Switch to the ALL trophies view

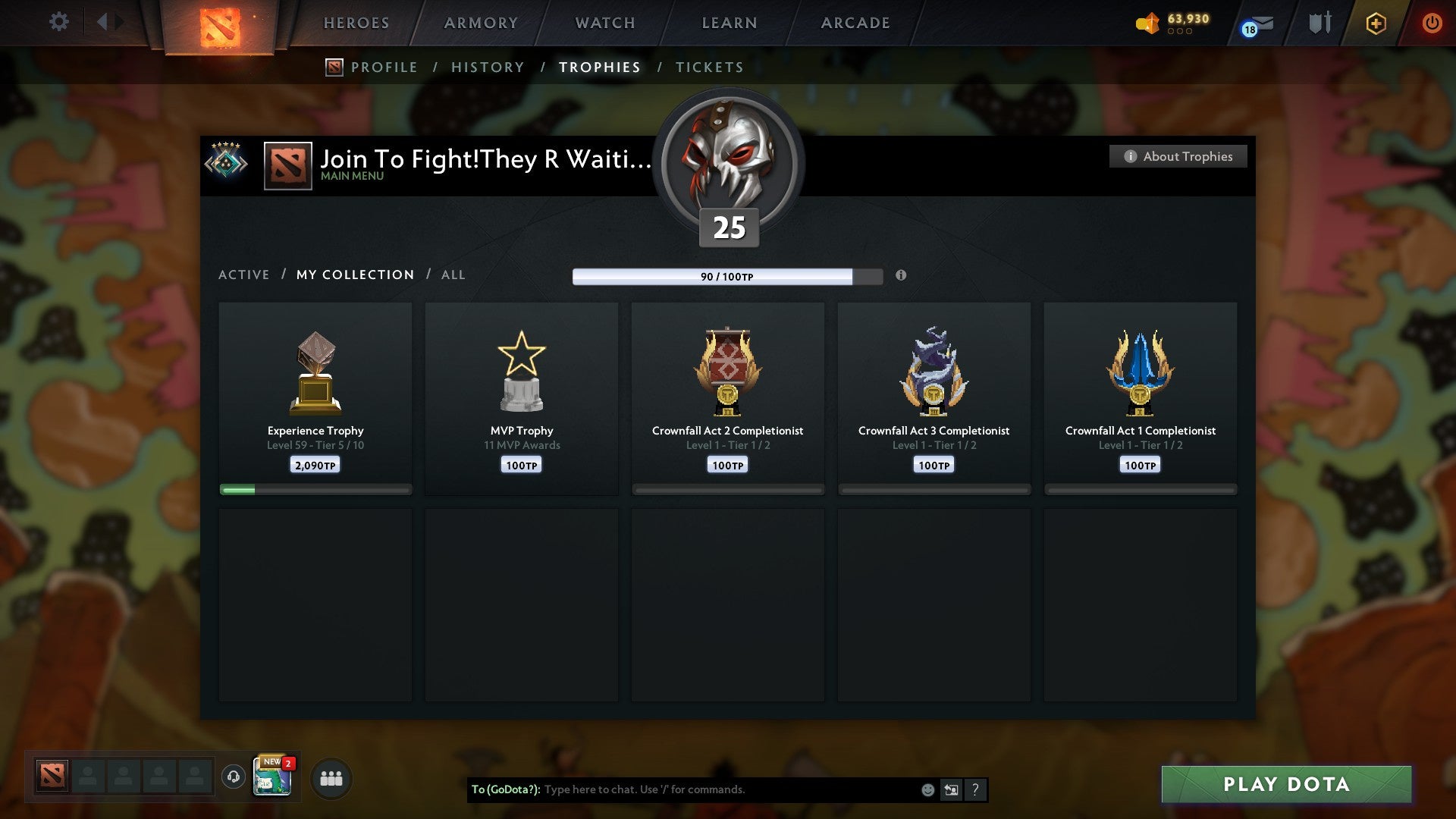point(453,275)
